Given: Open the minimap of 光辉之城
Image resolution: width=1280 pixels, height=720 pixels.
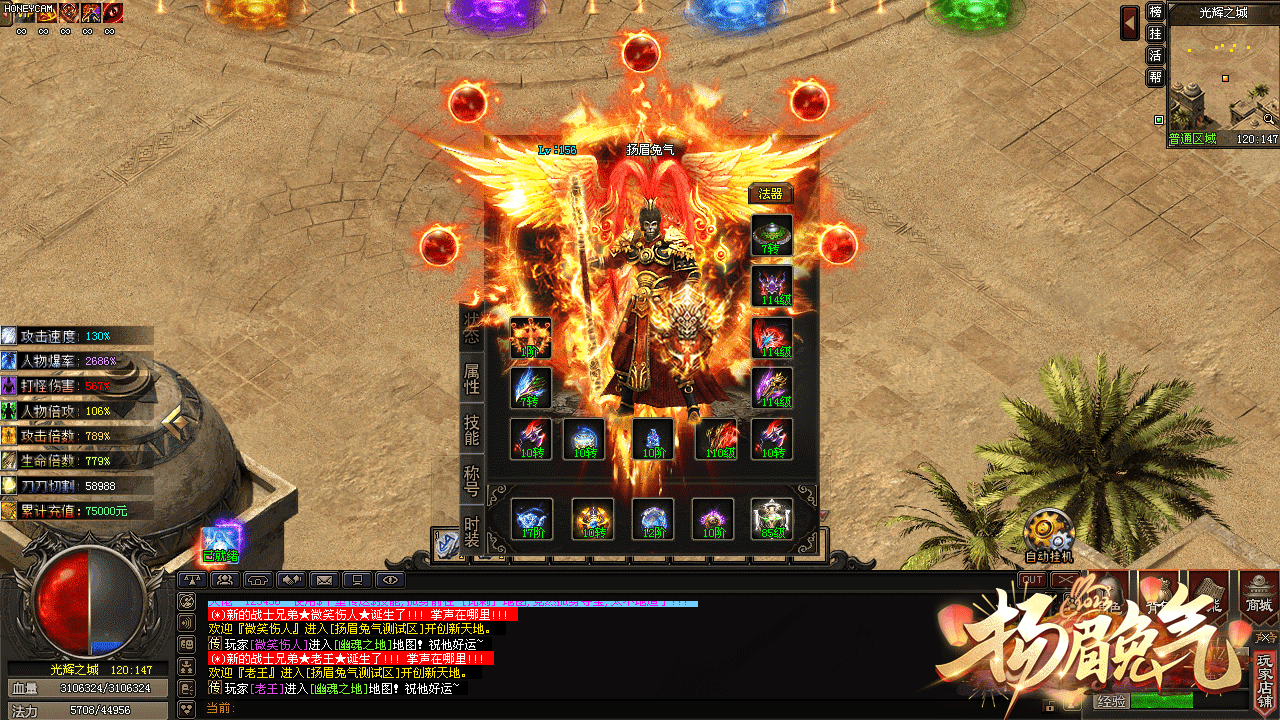Looking at the screenshot, I should click(x=1223, y=77).
